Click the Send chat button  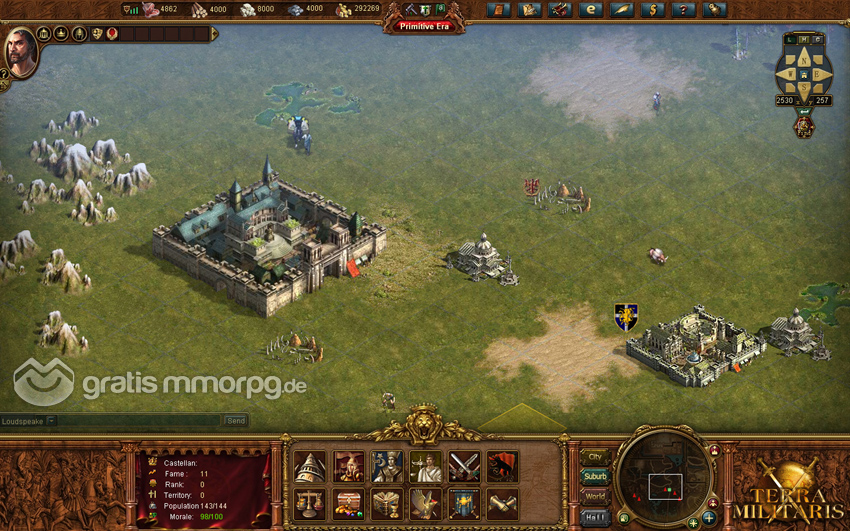(235, 421)
